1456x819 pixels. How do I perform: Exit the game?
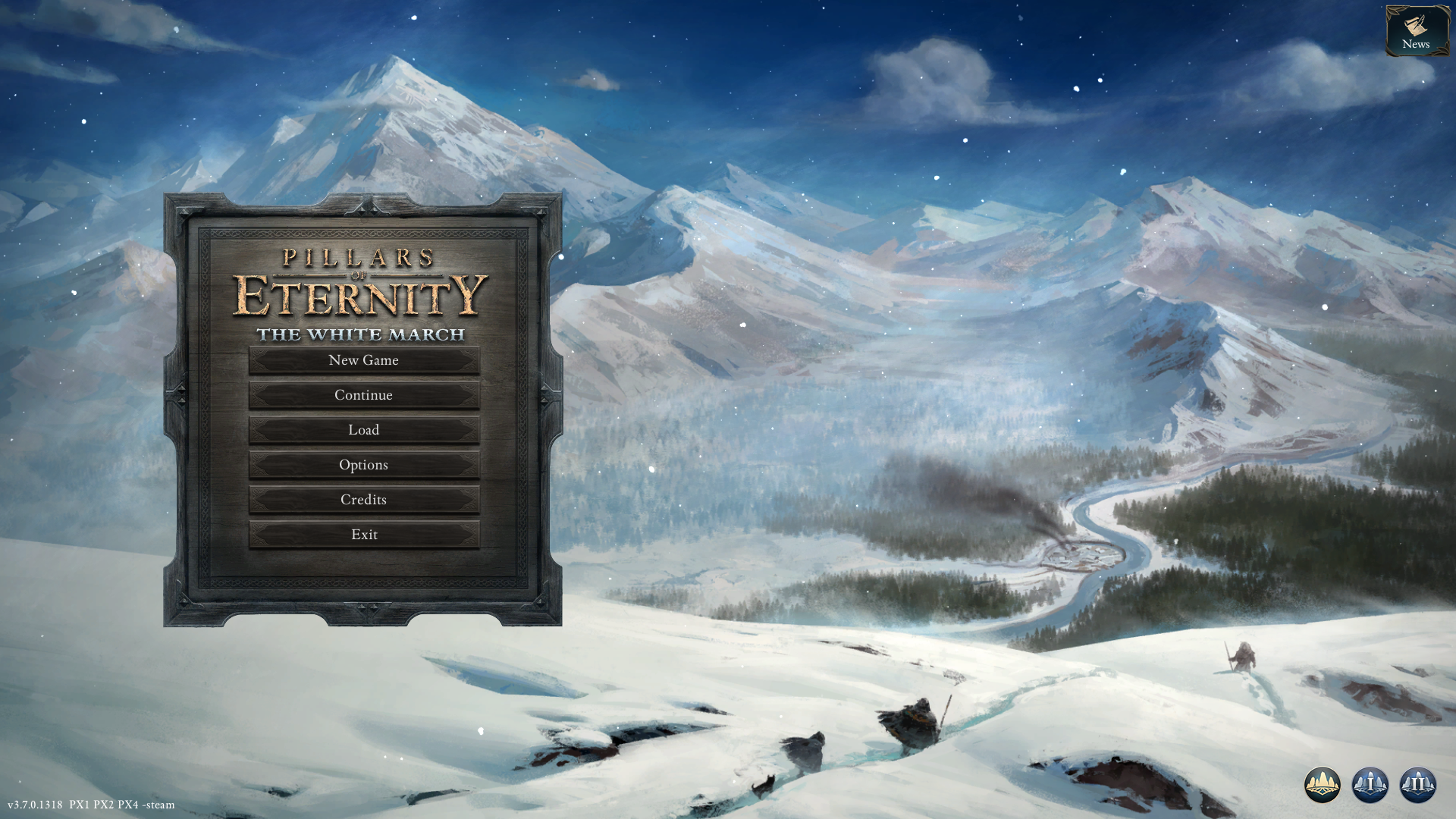pyautogui.click(x=364, y=535)
